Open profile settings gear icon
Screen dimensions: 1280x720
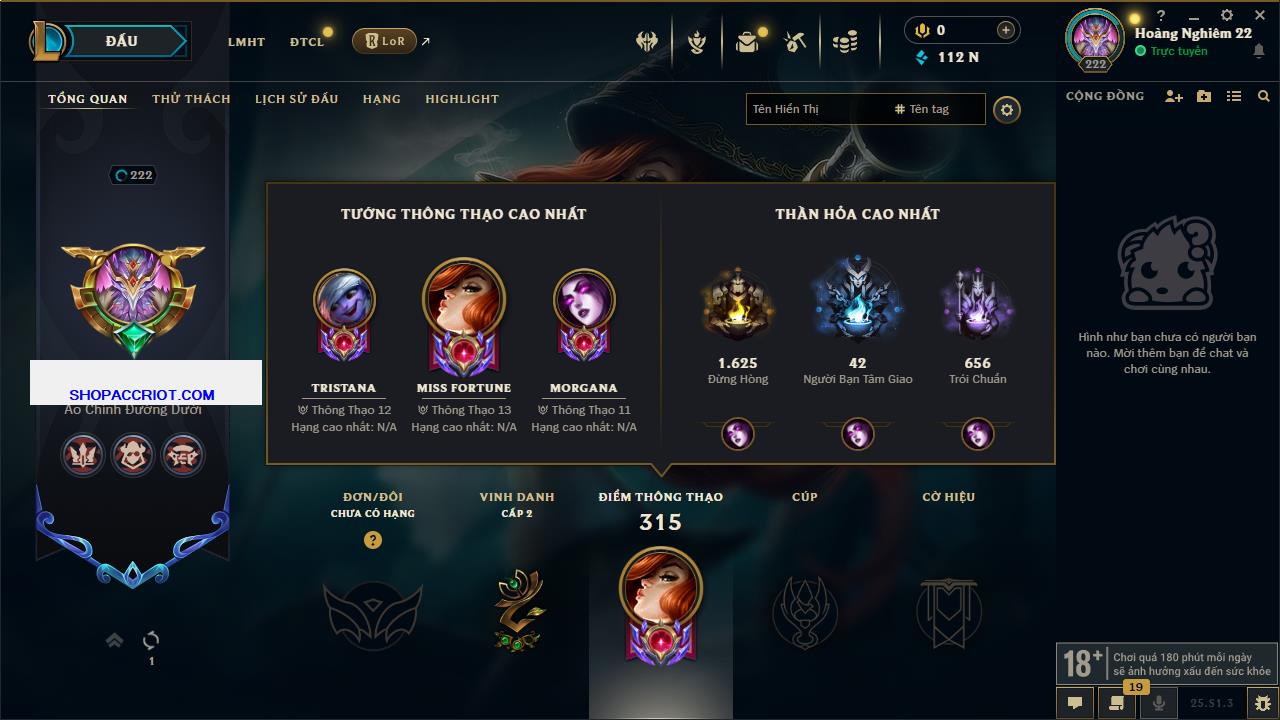(x=1007, y=109)
